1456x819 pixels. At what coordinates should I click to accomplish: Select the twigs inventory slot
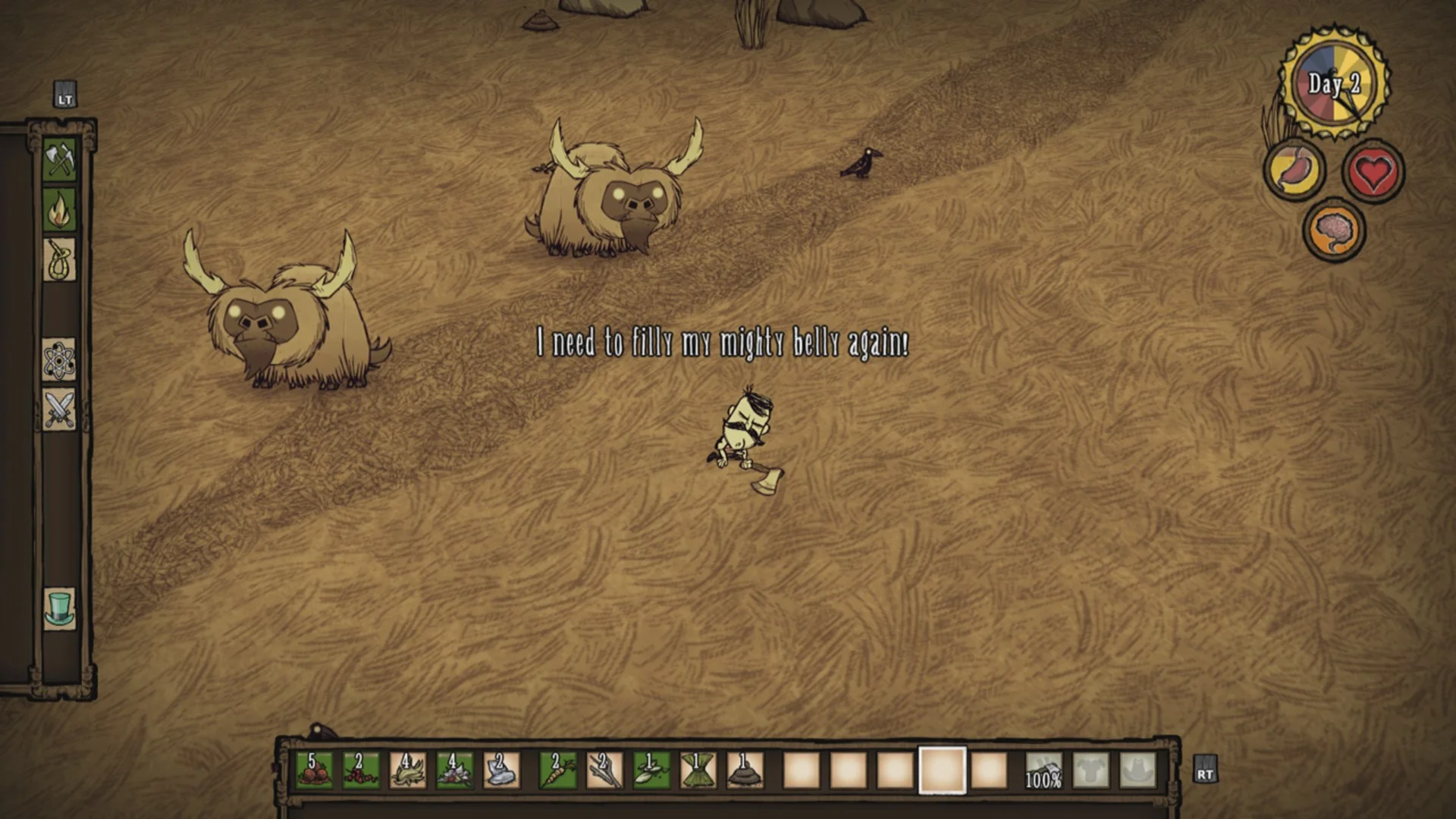click(604, 770)
